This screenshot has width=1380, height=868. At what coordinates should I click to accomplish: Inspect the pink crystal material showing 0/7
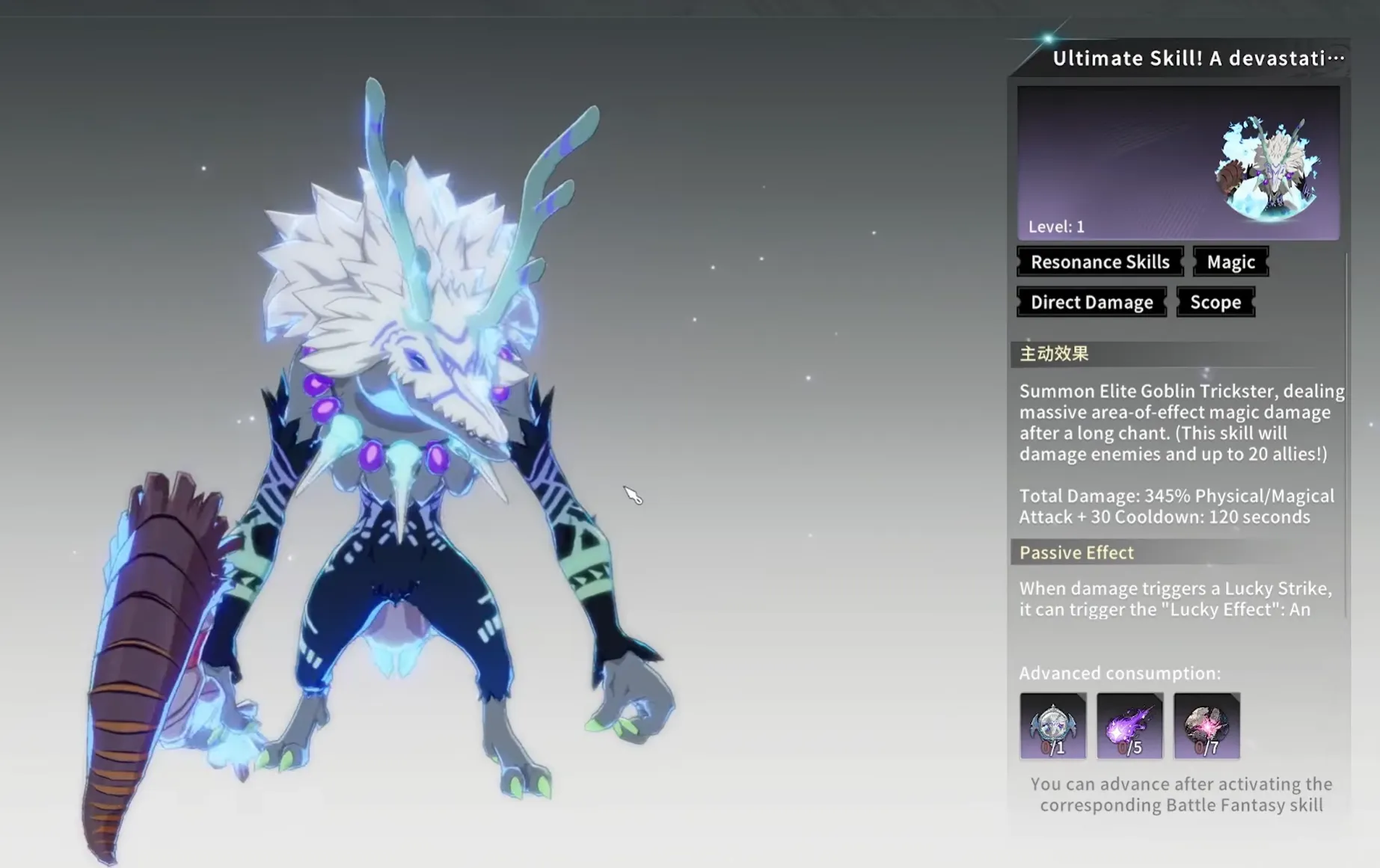(1206, 725)
